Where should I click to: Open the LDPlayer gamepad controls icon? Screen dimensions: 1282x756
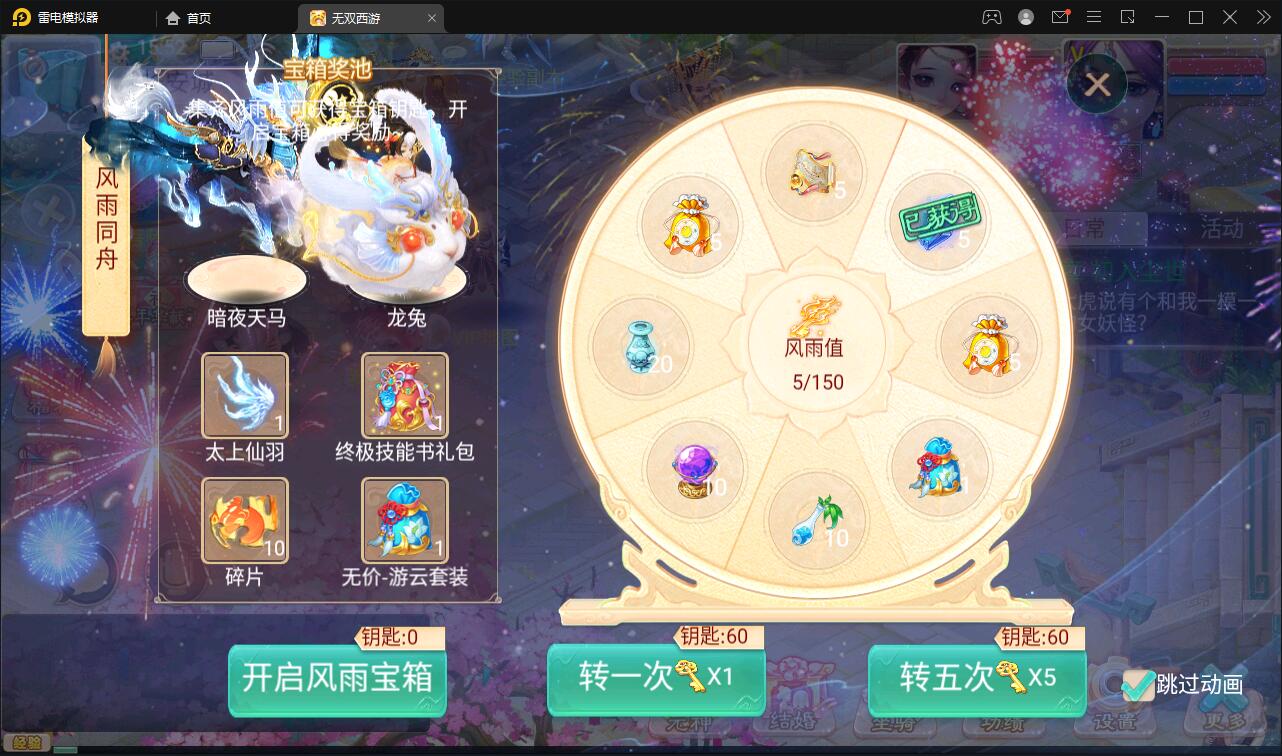click(991, 17)
